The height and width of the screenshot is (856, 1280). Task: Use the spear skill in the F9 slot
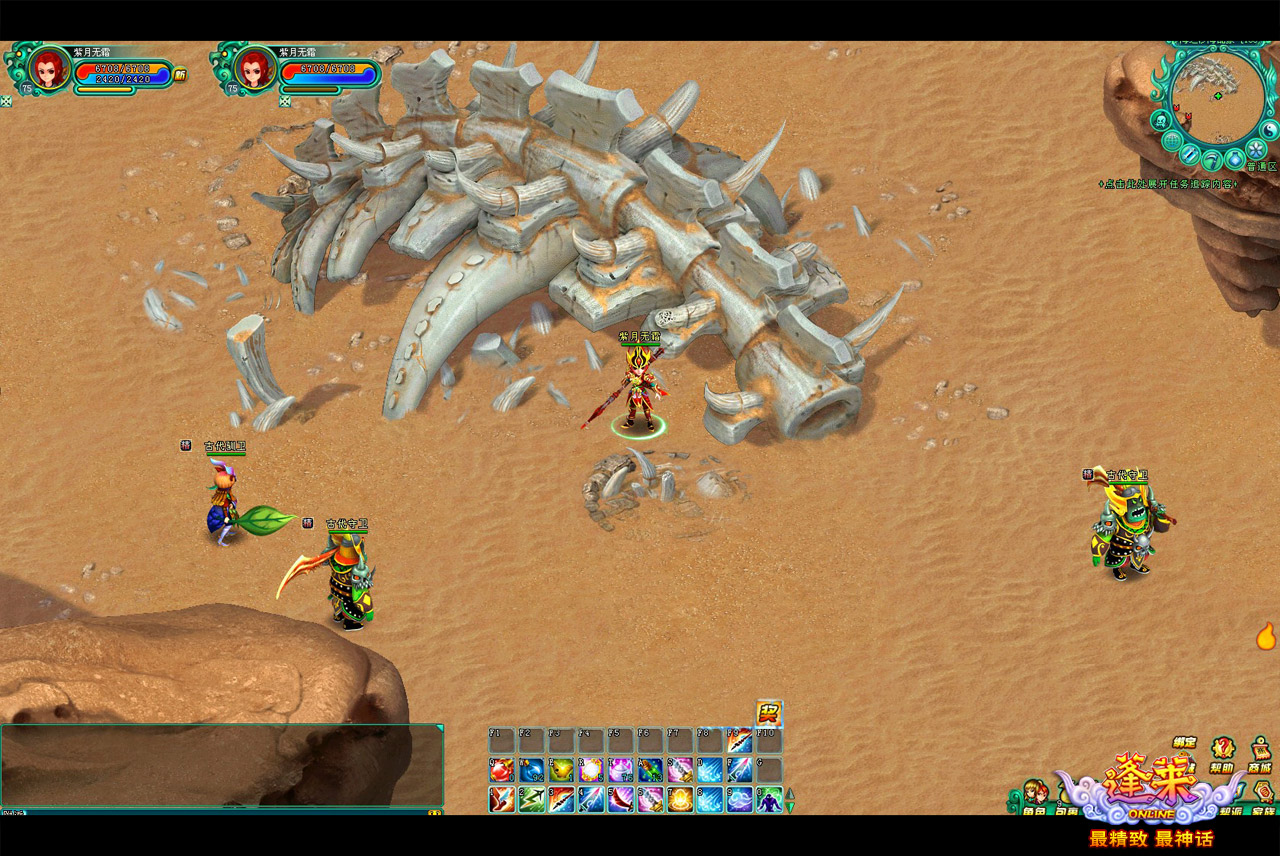(x=740, y=741)
